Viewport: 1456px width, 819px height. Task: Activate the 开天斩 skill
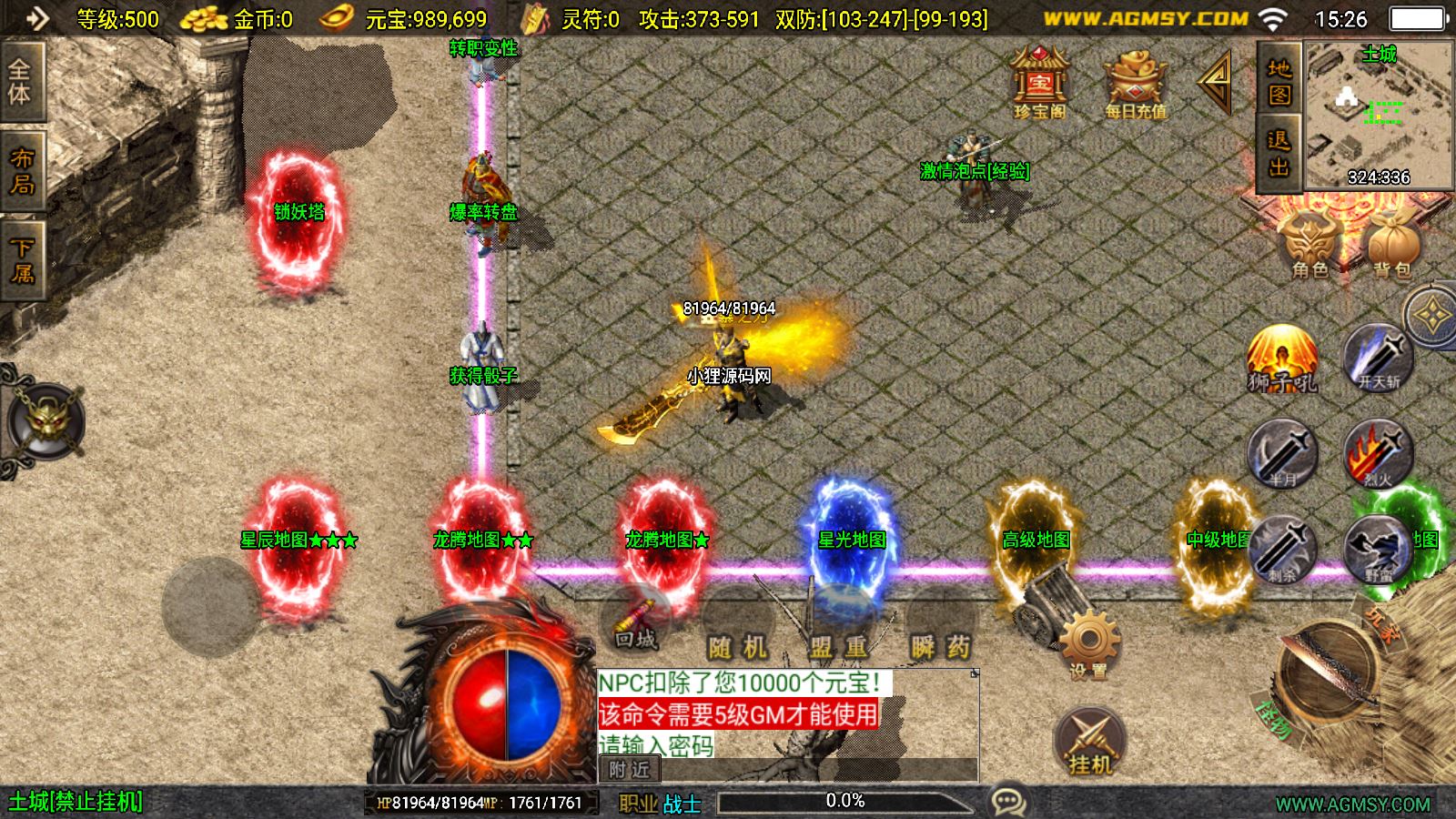[1378, 359]
